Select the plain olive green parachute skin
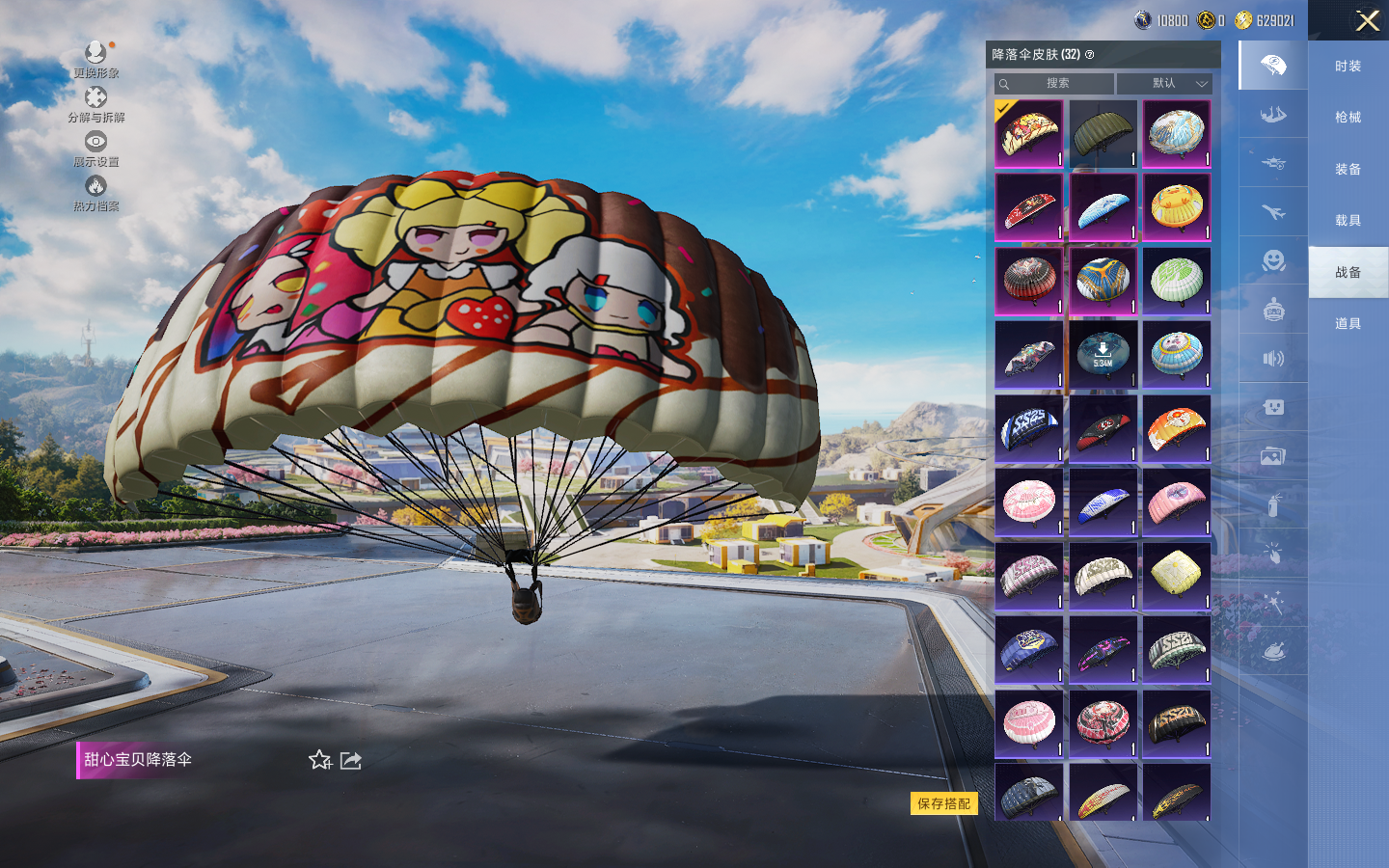Screen dimensions: 1389x868 (1103, 134)
